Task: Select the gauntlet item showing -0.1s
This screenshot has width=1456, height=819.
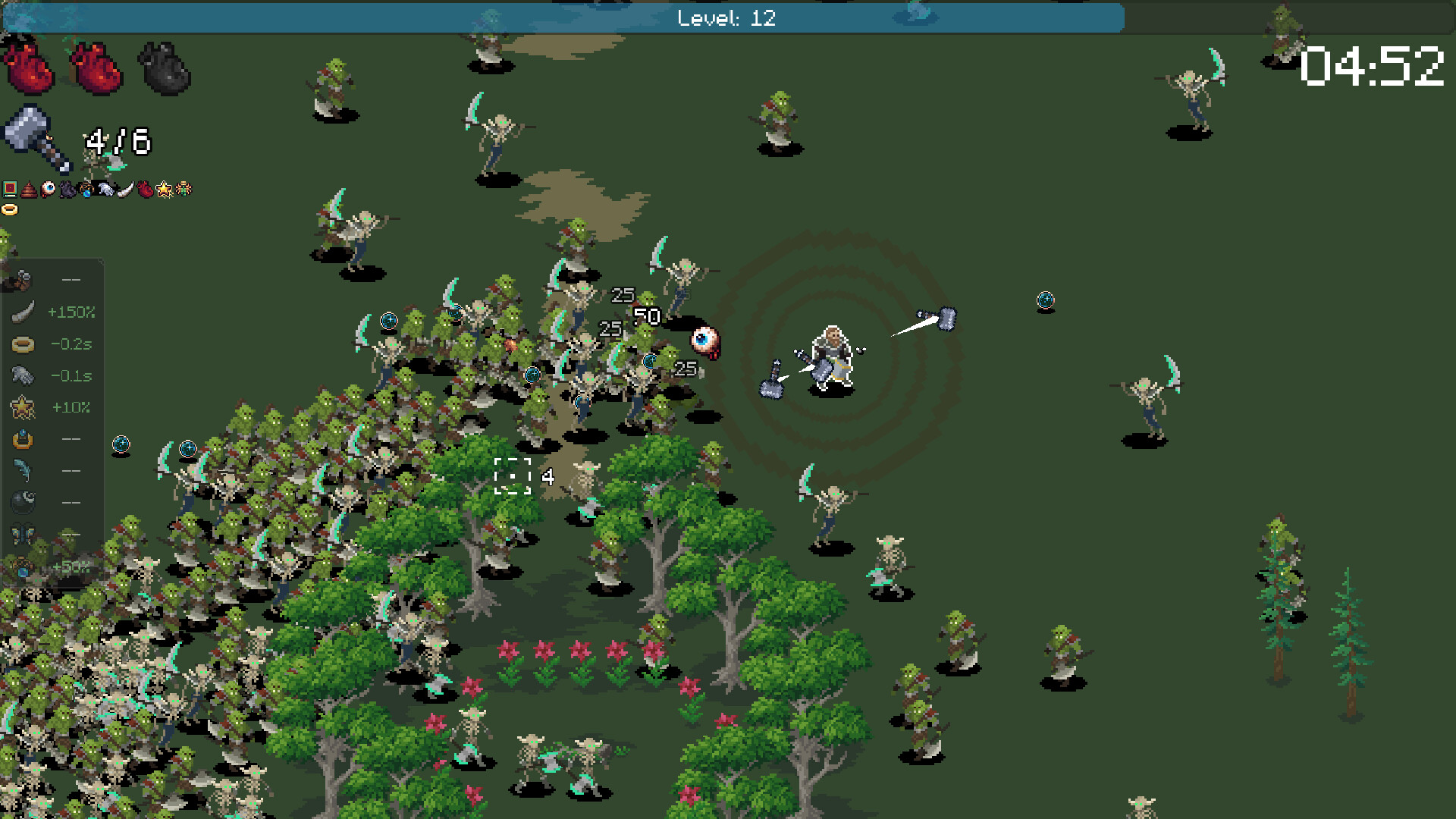Action: point(21,375)
